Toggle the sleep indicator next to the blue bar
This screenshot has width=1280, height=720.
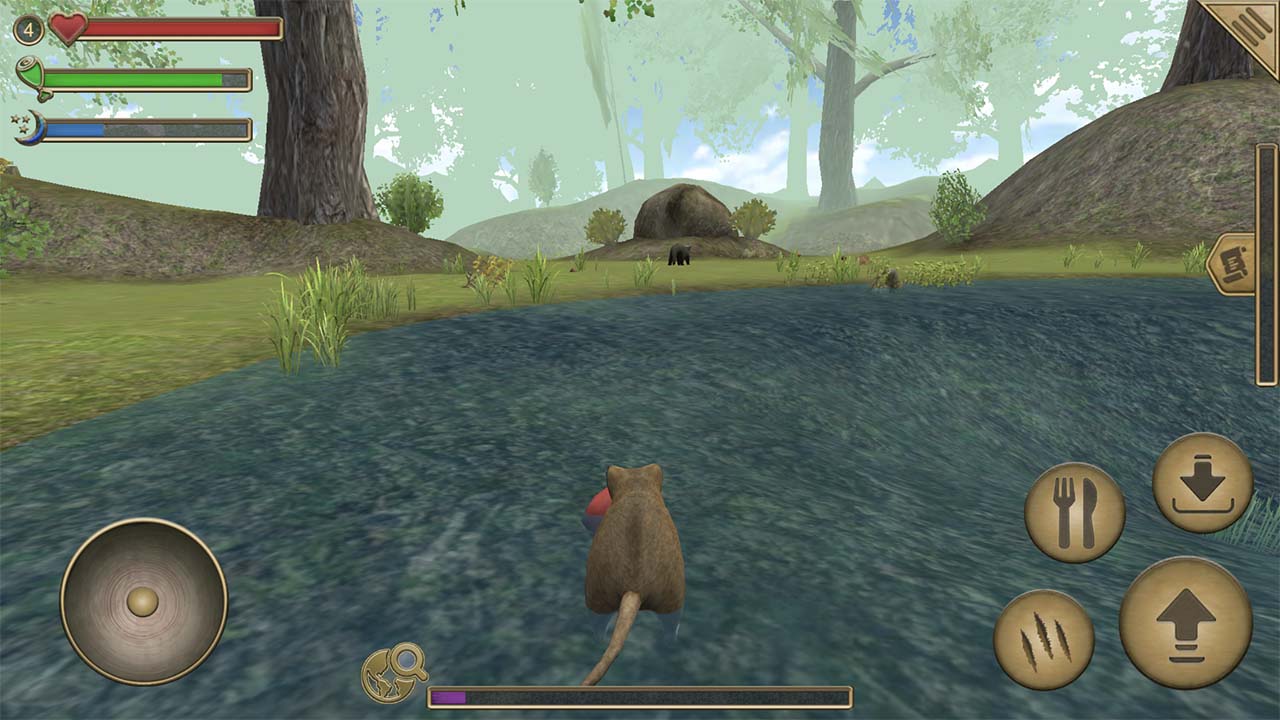[28, 128]
